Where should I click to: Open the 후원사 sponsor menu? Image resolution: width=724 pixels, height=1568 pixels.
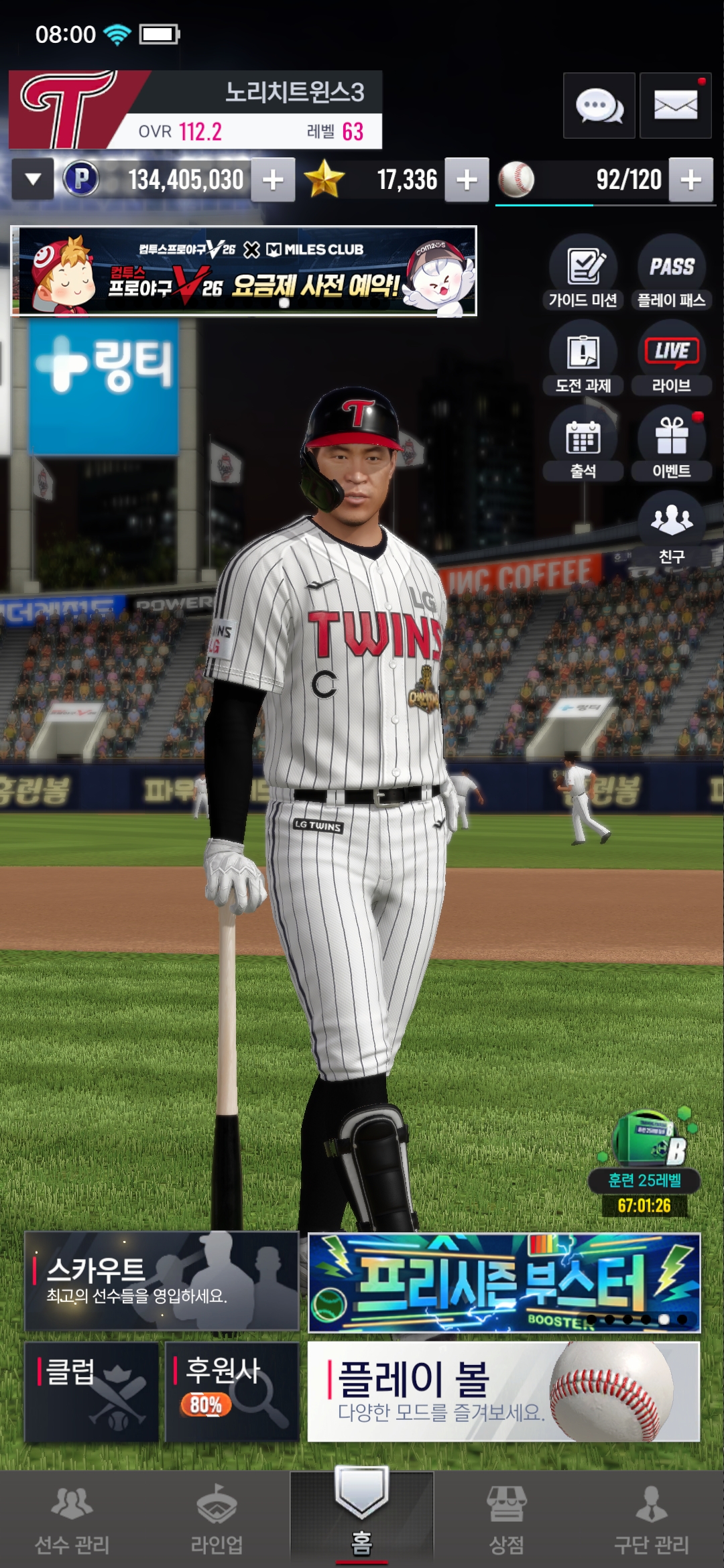coord(232,1392)
